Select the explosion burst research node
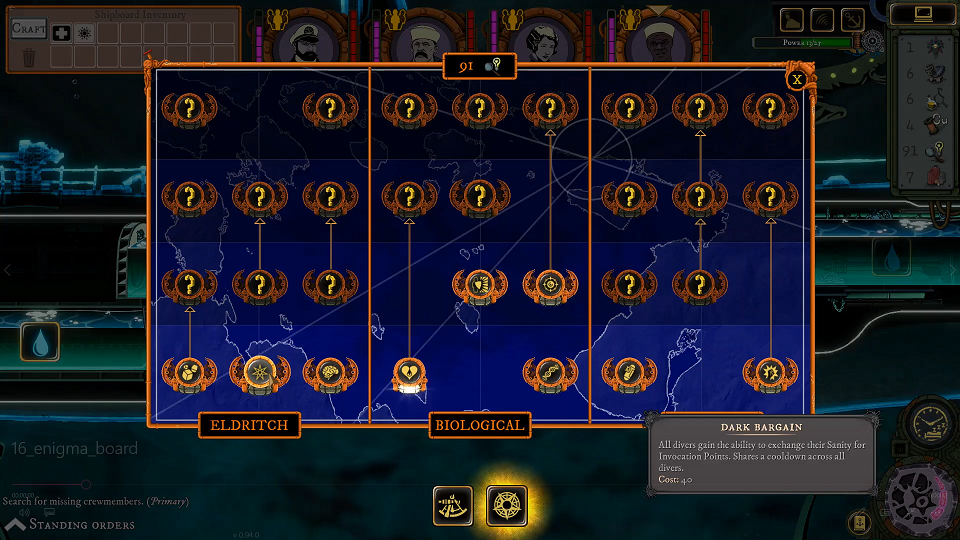960x540 pixels. (769, 374)
